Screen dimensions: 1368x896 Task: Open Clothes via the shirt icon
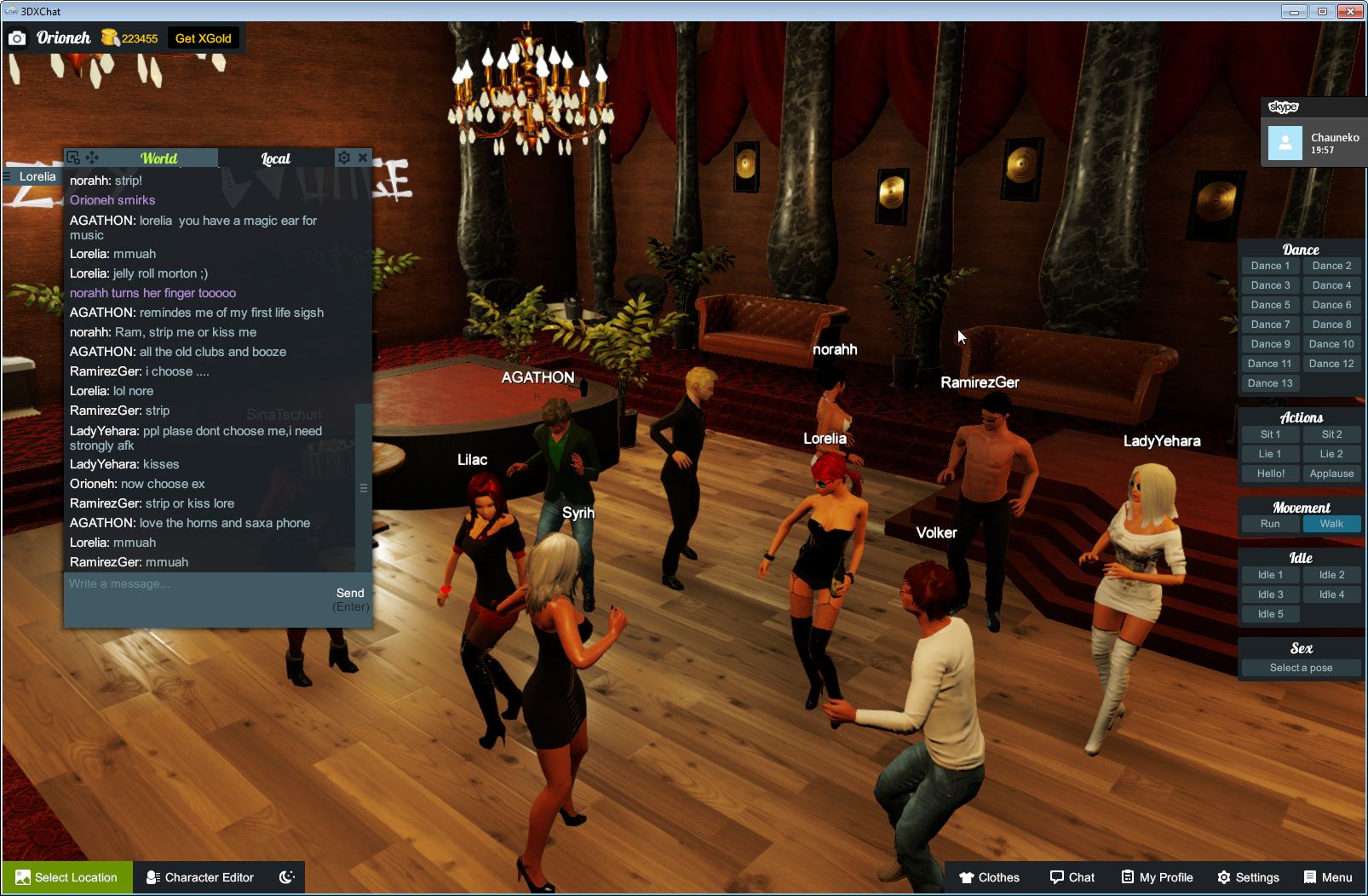coord(968,877)
